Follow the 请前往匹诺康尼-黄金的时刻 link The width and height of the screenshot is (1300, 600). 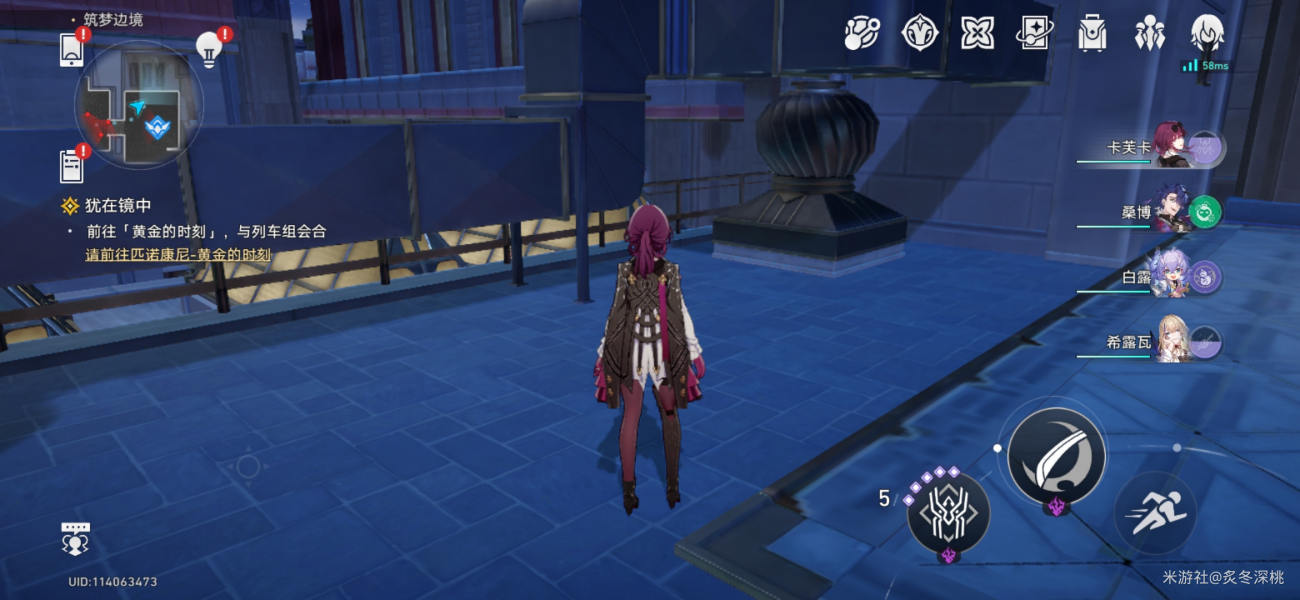pos(178,255)
